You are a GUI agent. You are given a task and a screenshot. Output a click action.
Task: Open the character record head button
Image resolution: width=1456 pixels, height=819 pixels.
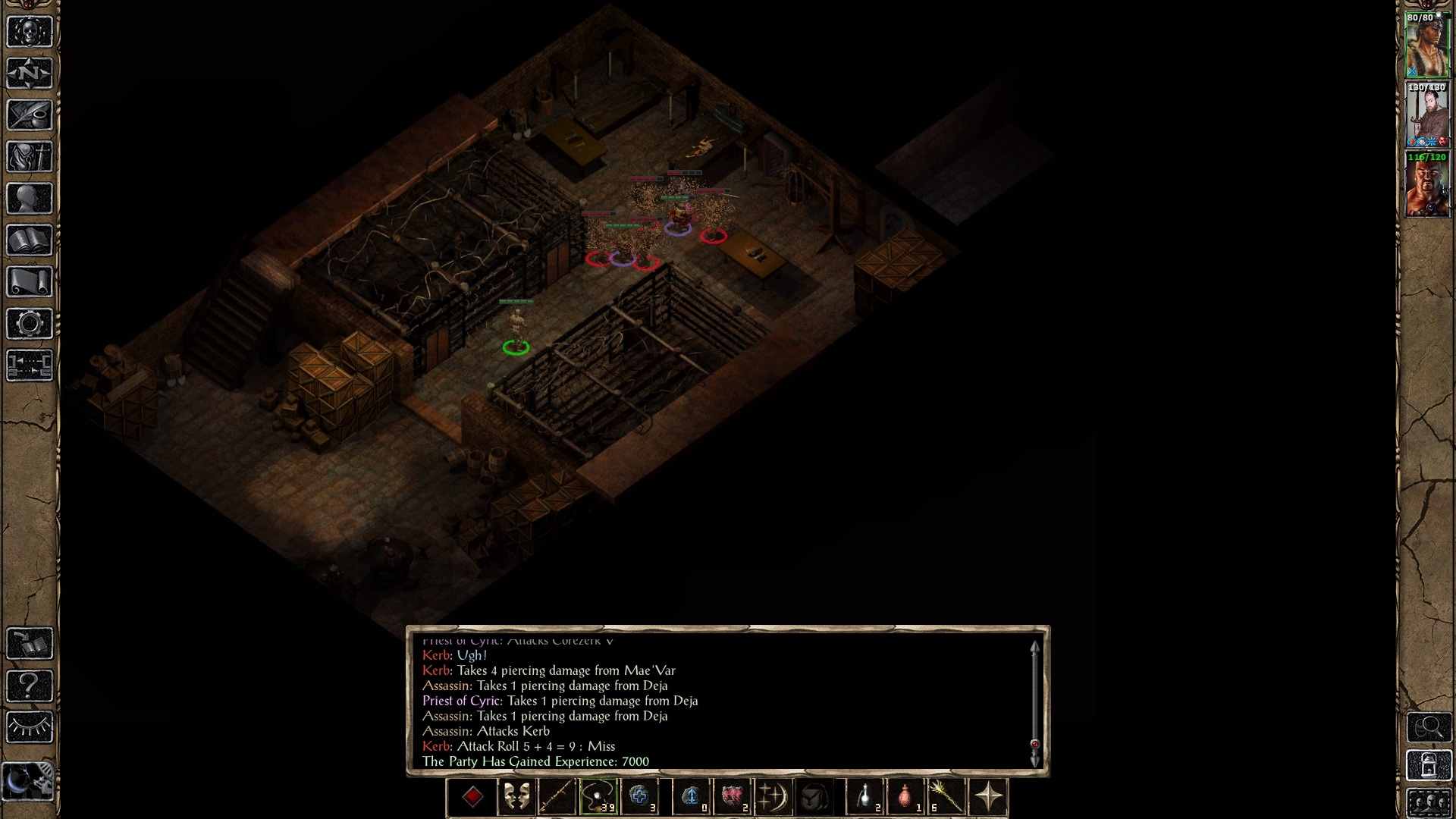(30, 199)
